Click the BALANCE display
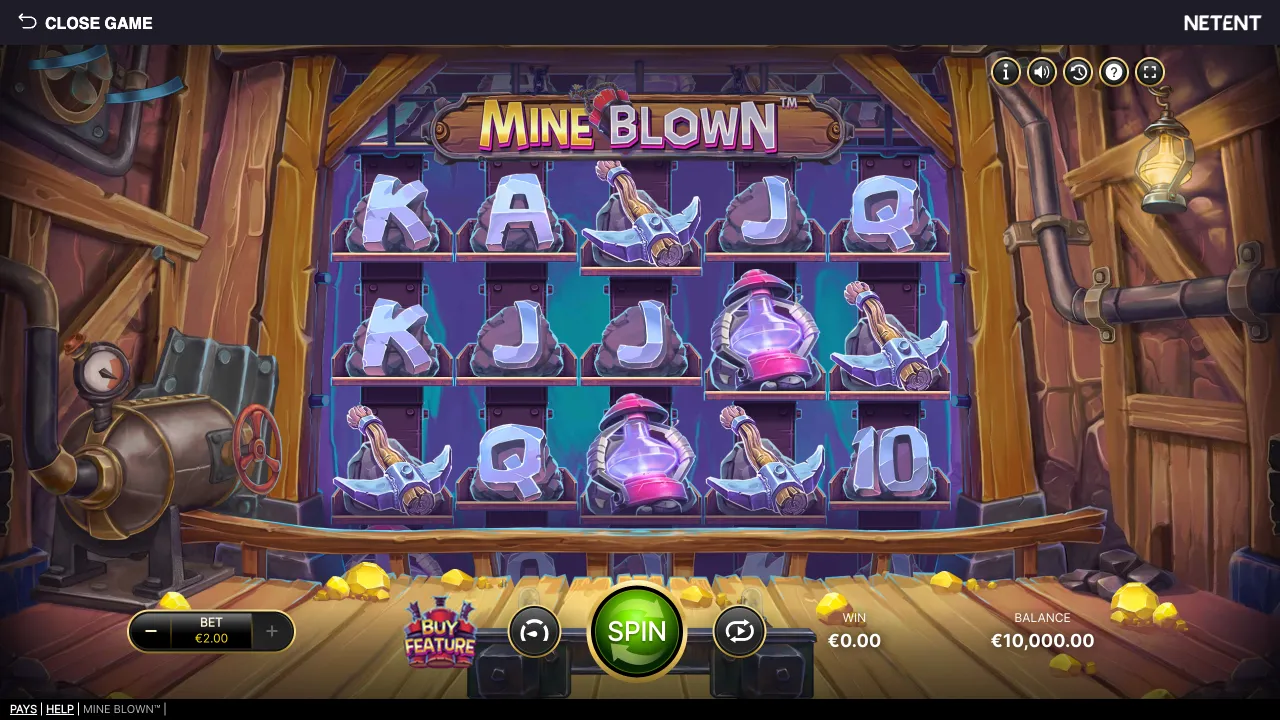Viewport: 1280px width, 720px height. (1041, 631)
